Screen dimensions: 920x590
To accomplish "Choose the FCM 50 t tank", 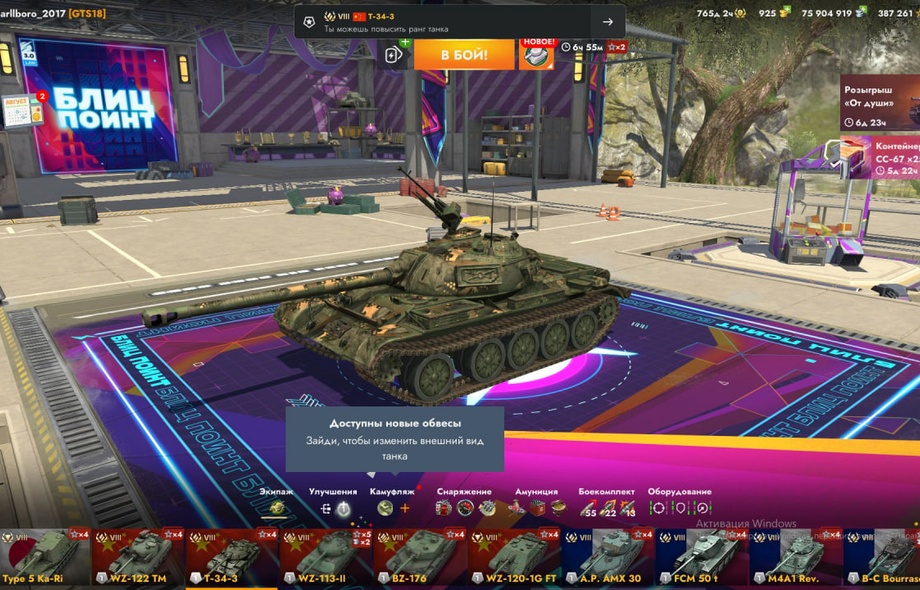I will pos(701,557).
